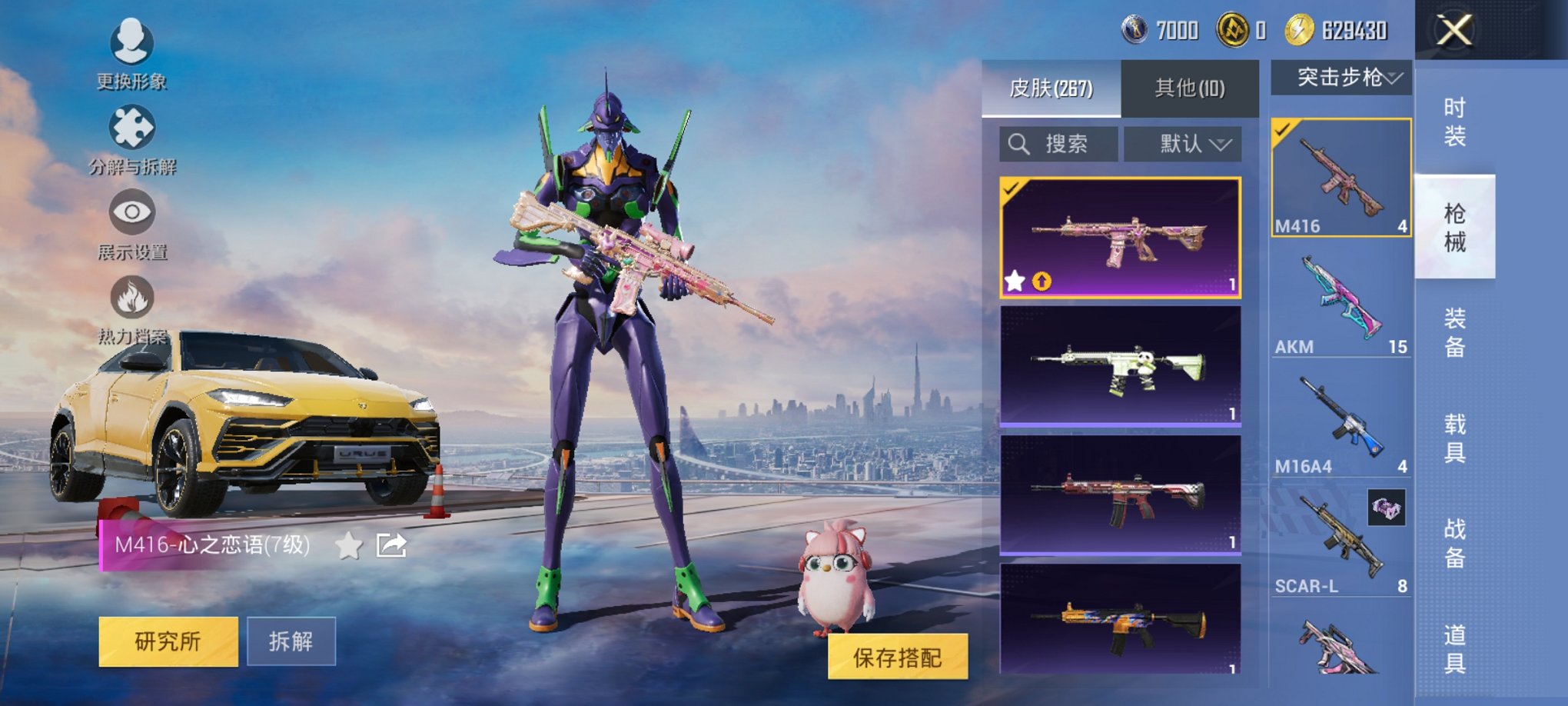The width and height of the screenshot is (1568, 706).
Task: Expand the 默认 sorting dropdown
Action: pos(1183,143)
